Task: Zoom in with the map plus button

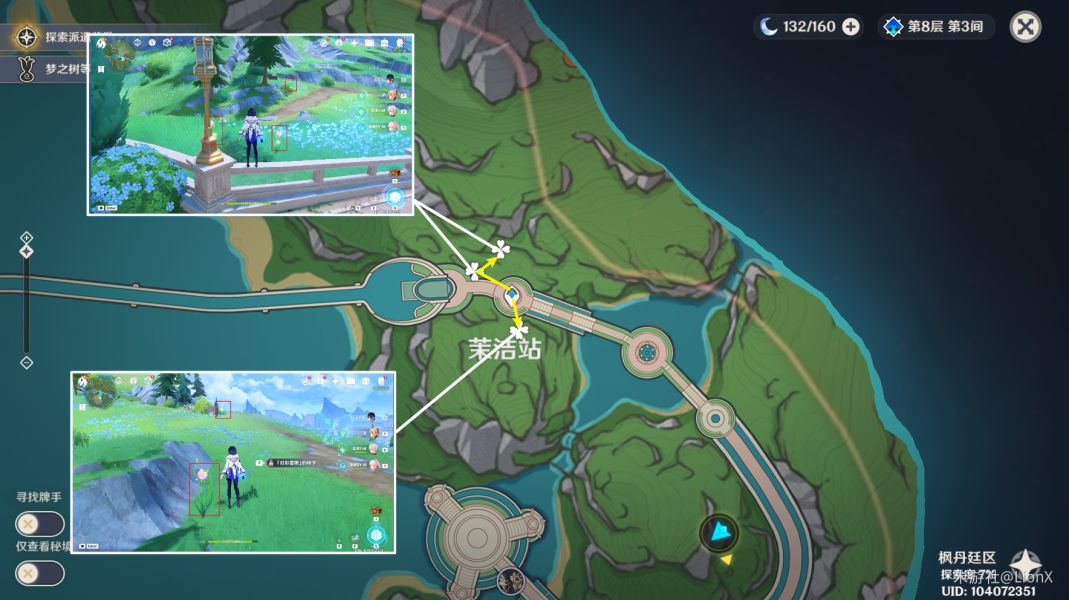Action: coord(27,237)
